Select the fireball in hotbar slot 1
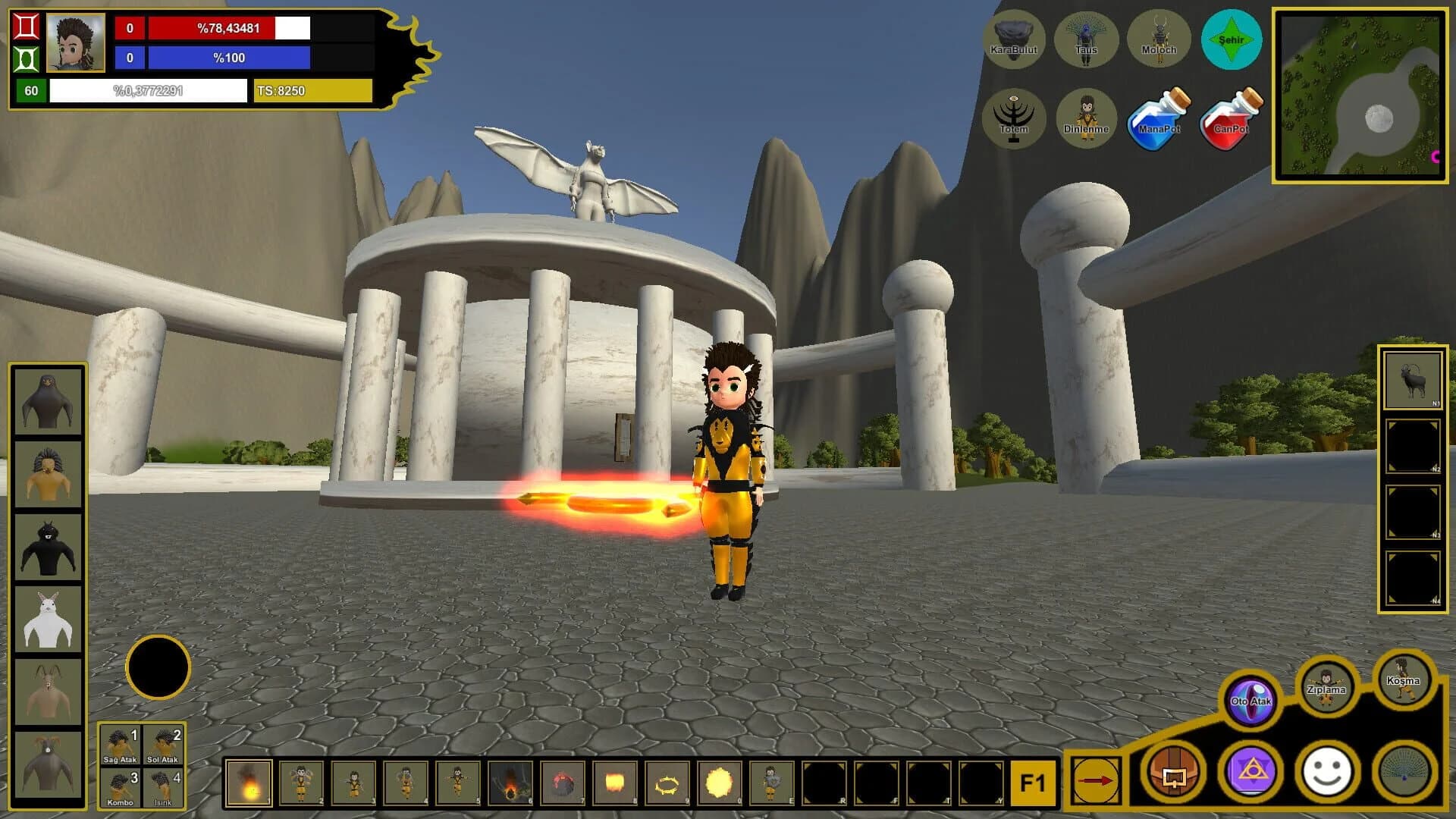The height and width of the screenshot is (819, 1456). tap(248, 785)
